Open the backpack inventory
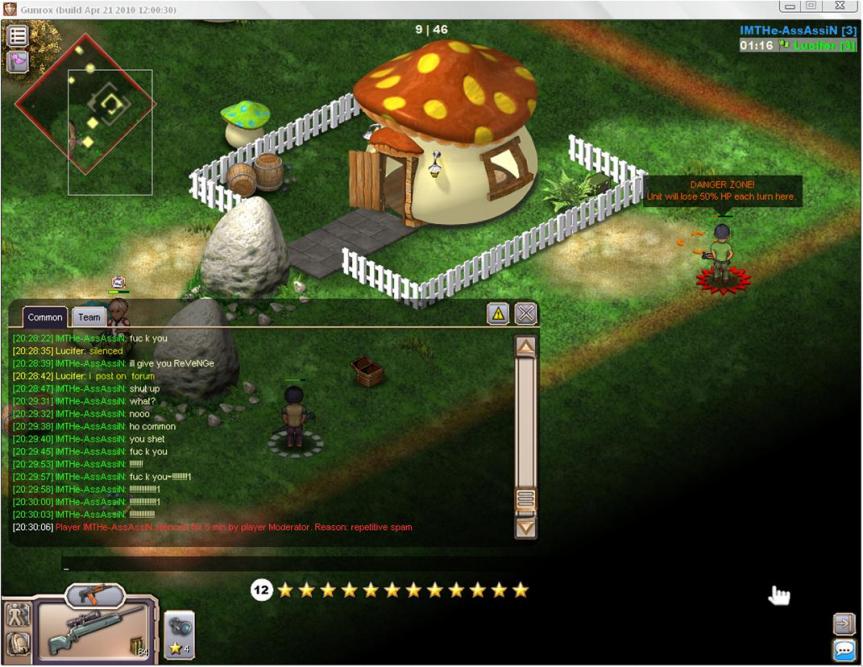863x667 pixels. coord(17,645)
